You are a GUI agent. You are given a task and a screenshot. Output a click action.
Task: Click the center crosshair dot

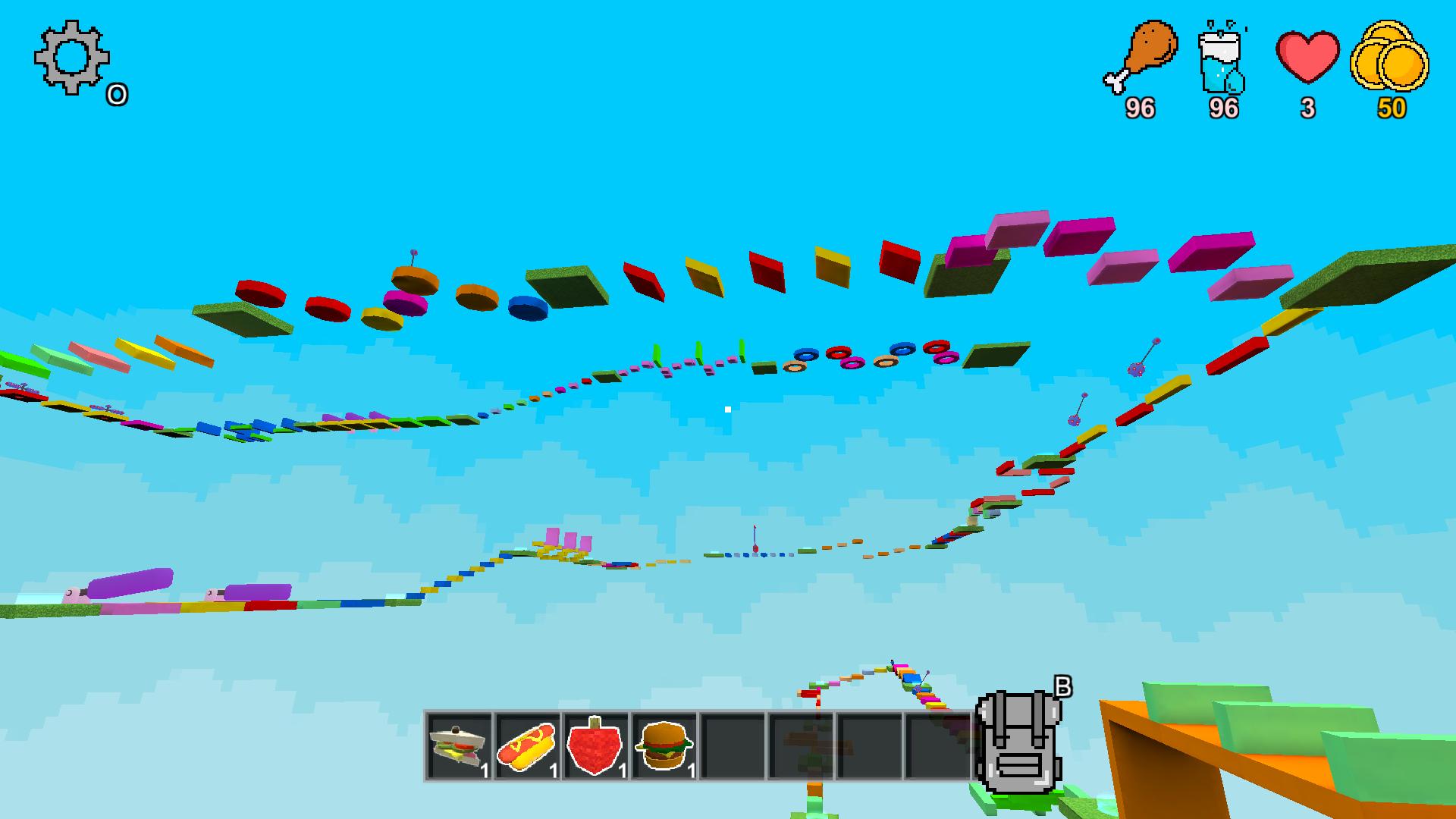click(x=728, y=408)
